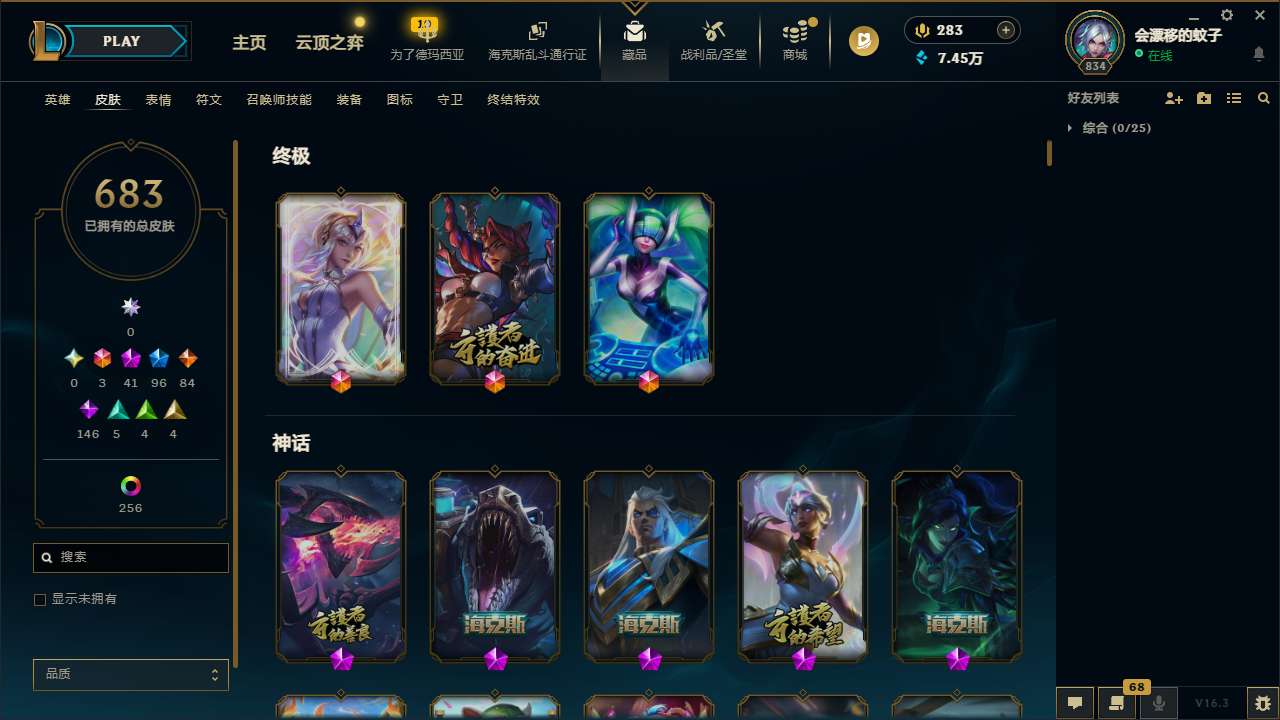The height and width of the screenshot is (720, 1280).
Task: Click the PLAY button
Action: coord(121,41)
